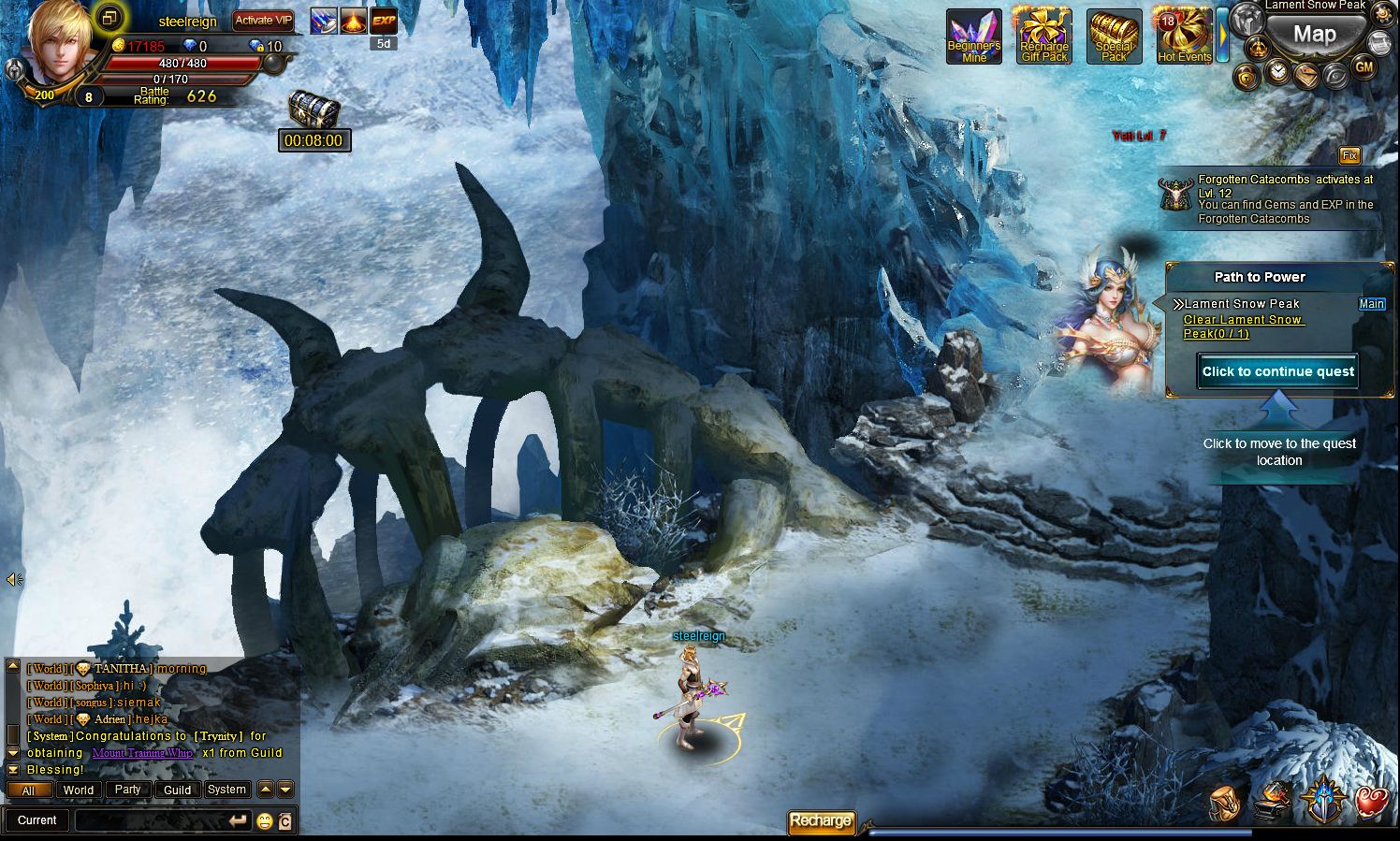Open the Map button
Screen dimensions: 1400x841
1314,36
